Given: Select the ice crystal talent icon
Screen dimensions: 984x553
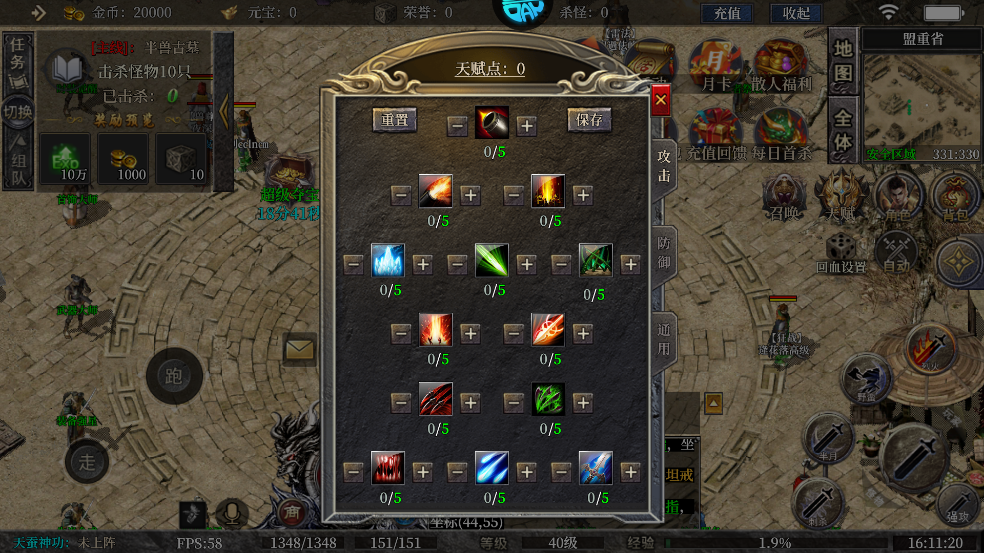Looking at the screenshot, I should [388, 262].
